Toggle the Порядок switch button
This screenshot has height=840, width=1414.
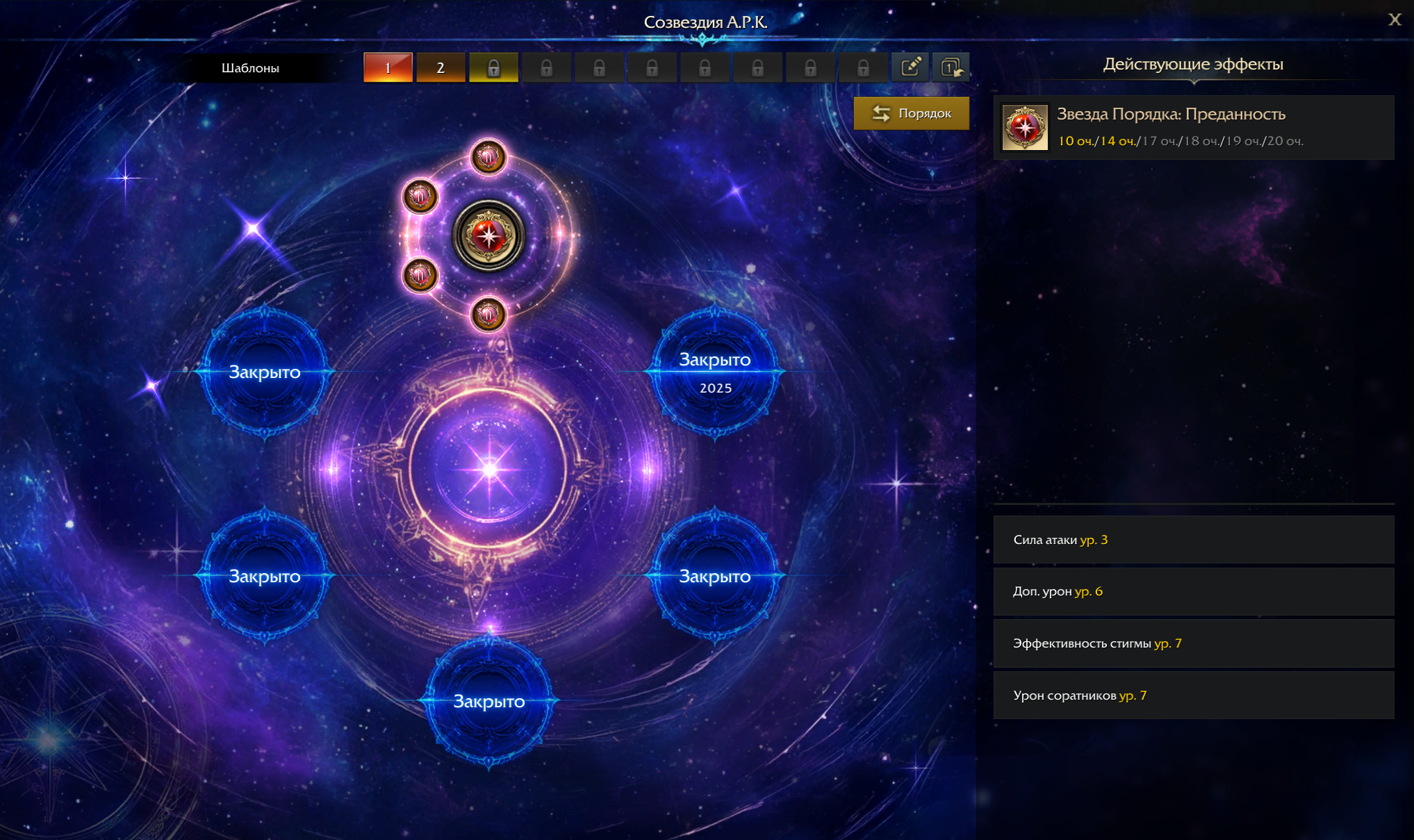[911, 113]
